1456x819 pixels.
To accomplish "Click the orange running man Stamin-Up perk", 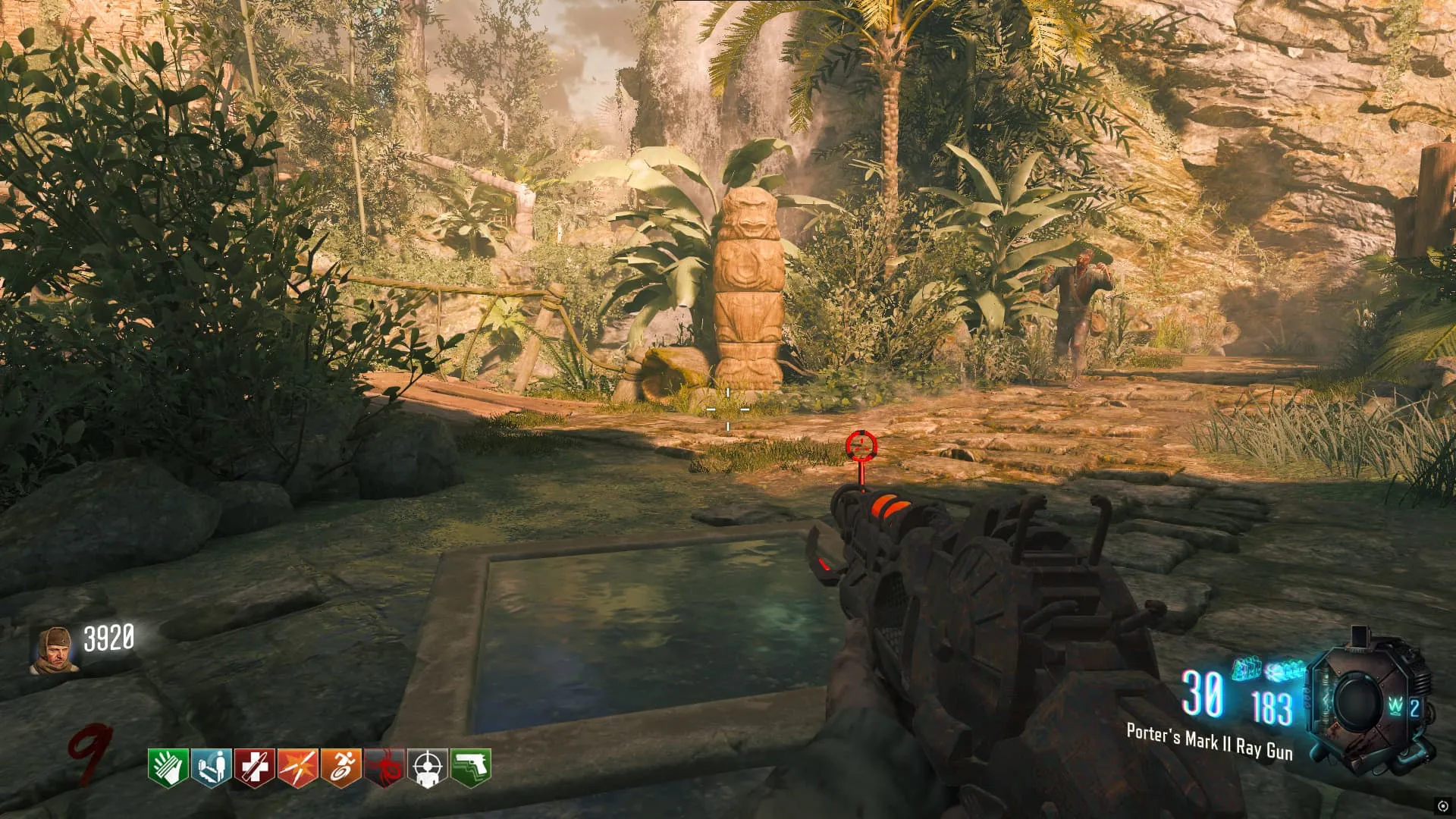I will tap(340, 767).
